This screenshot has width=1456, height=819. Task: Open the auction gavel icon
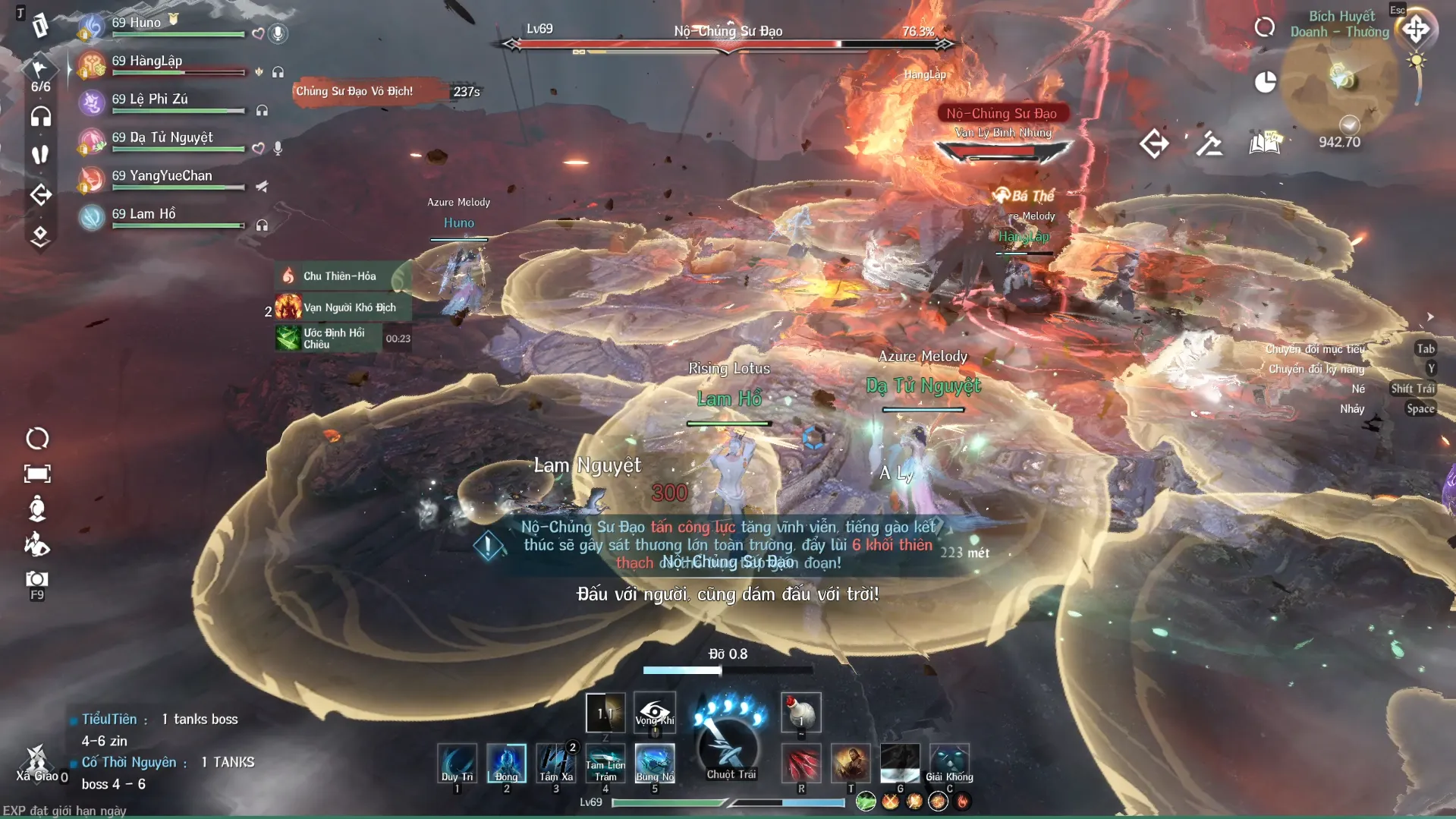(1209, 143)
